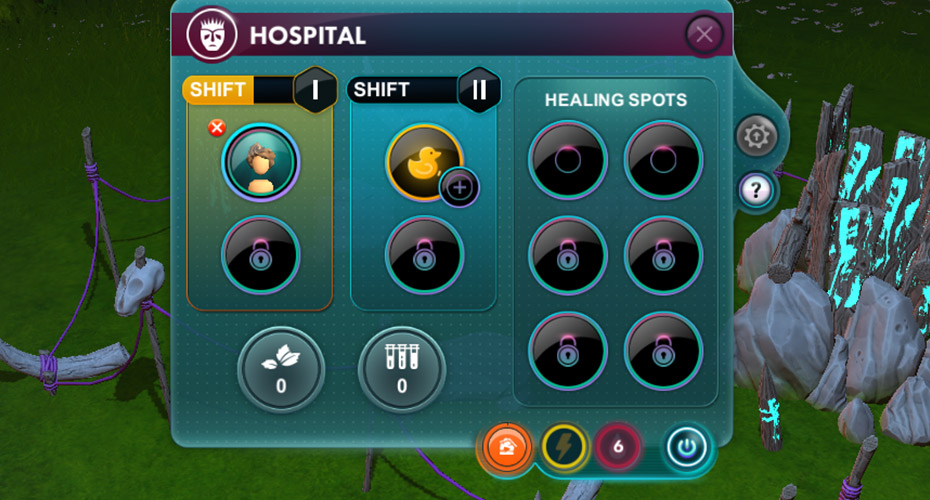Open the question mark help button

coord(756,189)
